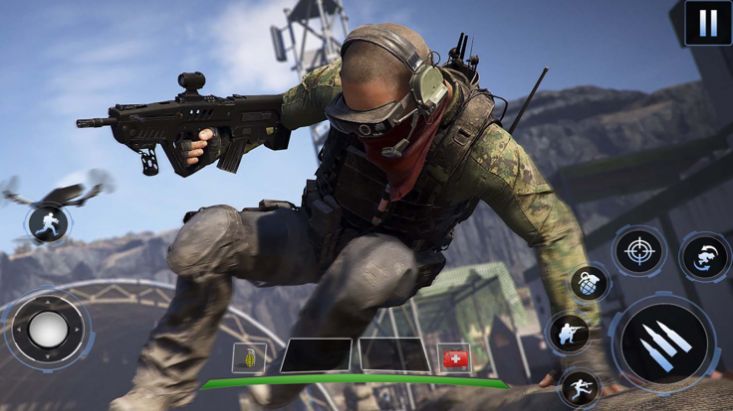The width and height of the screenshot is (733, 411).
Task: Tap the running soldier with gun icon
Action: pos(580,388)
